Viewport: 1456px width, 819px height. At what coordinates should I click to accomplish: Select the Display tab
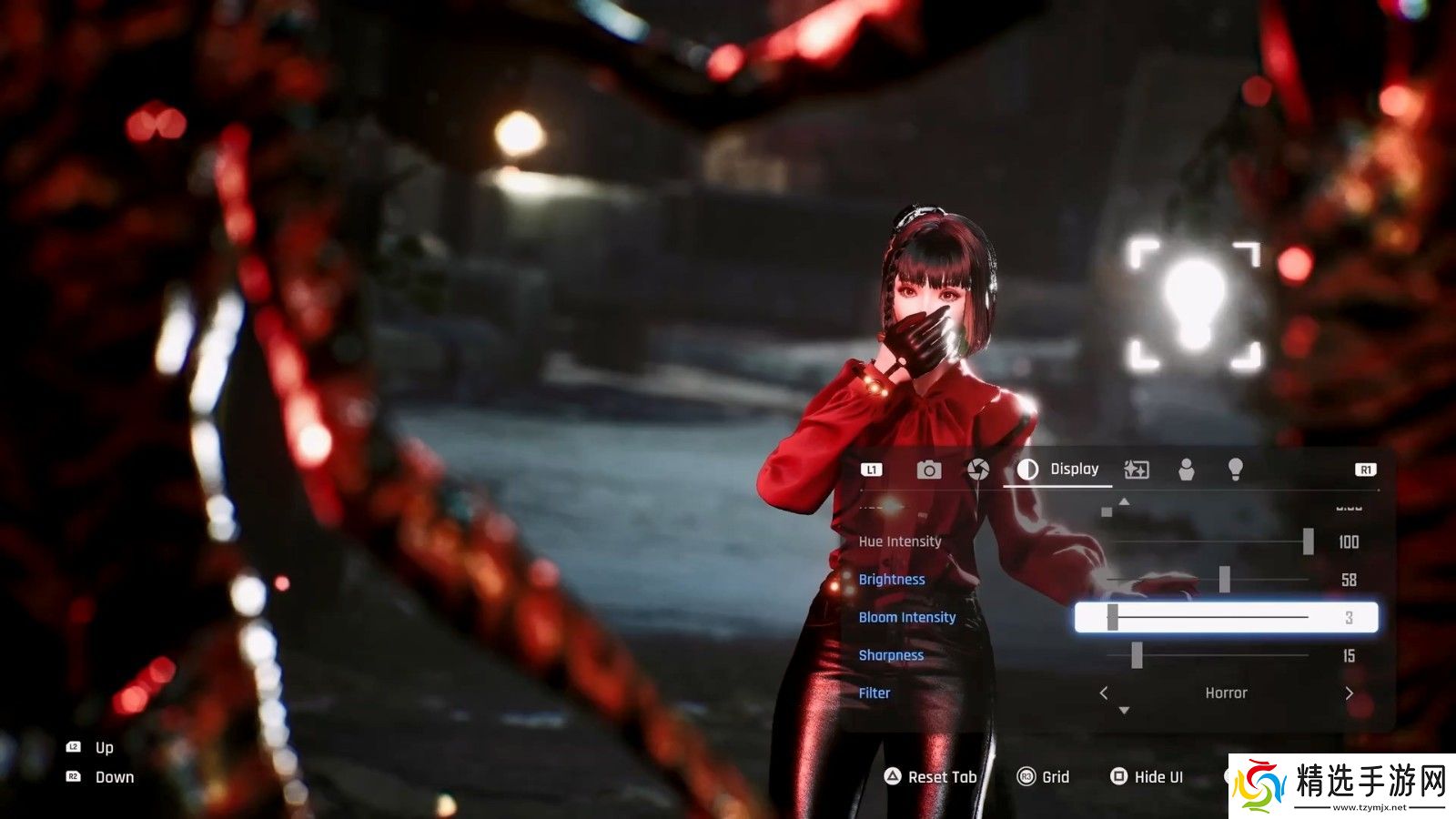(1058, 470)
